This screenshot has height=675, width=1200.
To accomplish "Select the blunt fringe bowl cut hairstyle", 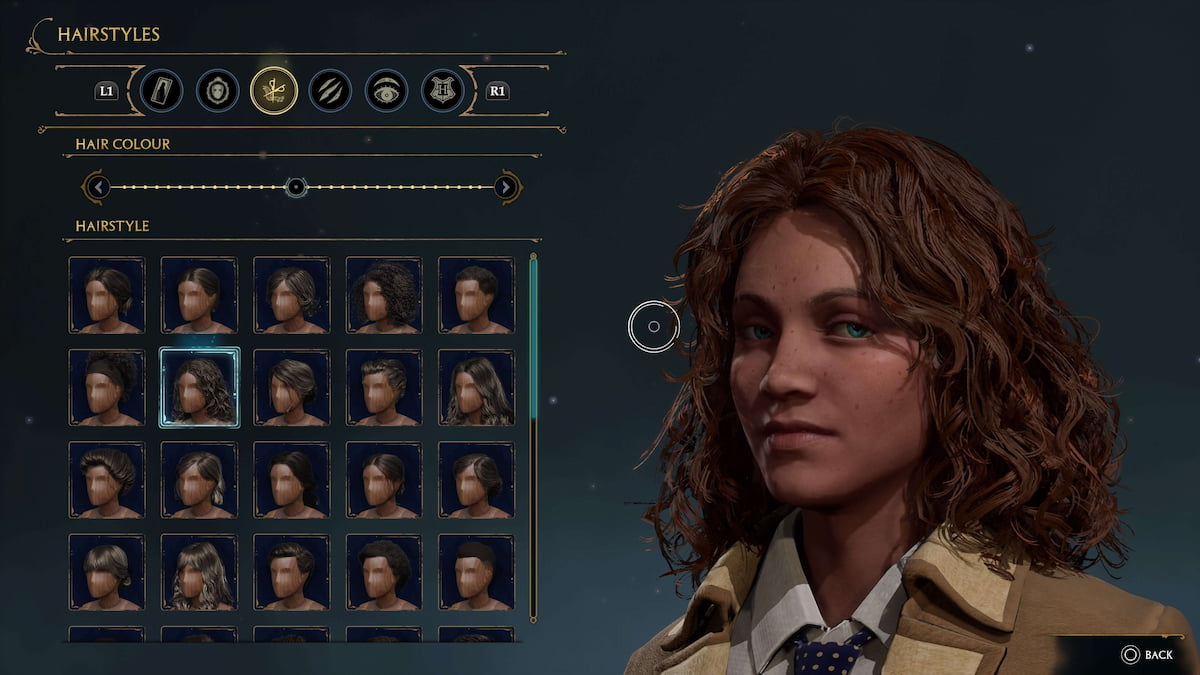I will [107, 572].
